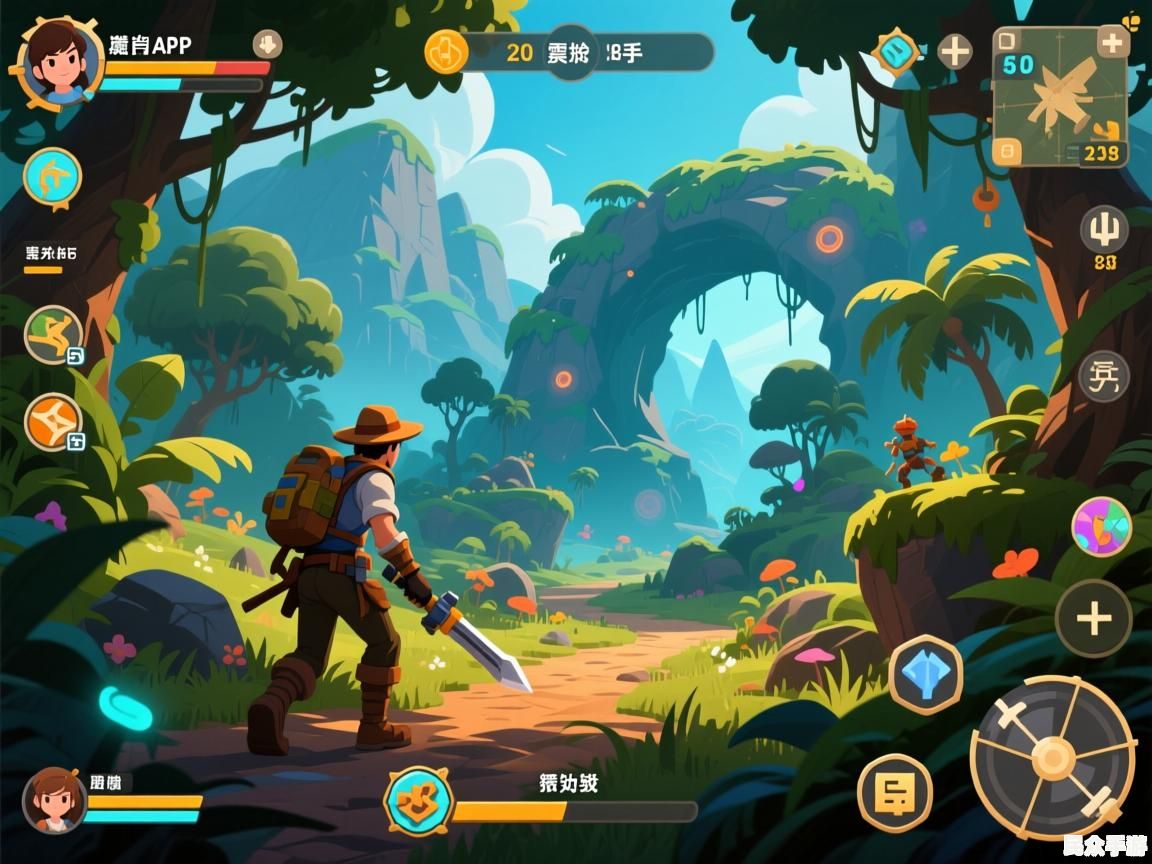
Task: Open the yellow square-glyph hexagon button
Action: click(895, 793)
